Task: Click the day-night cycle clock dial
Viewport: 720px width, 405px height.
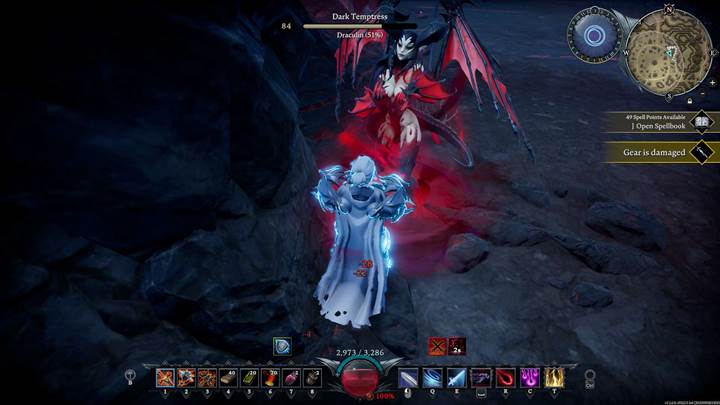Action: click(594, 37)
